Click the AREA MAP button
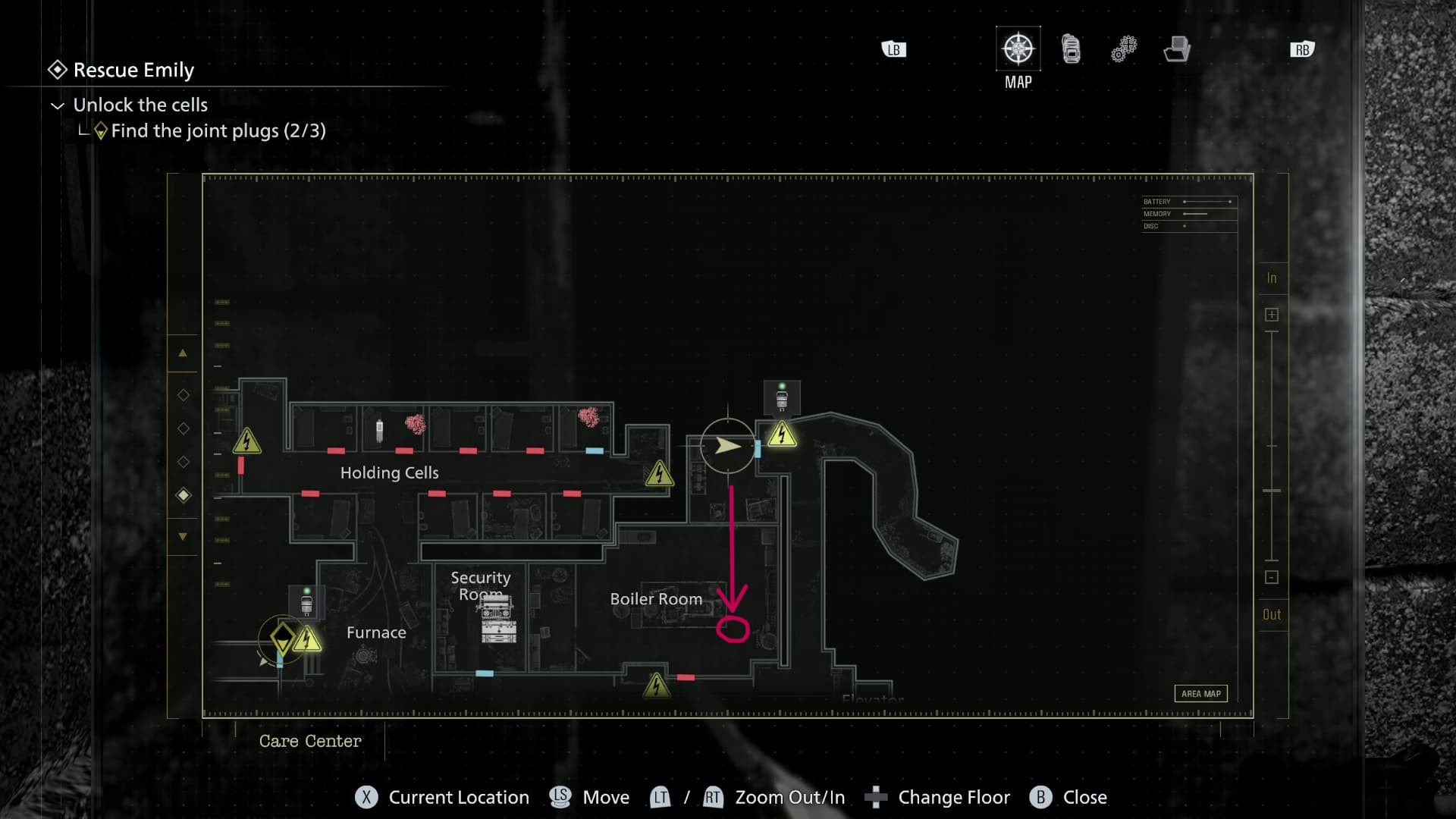Image resolution: width=1456 pixels, height=819 pixels. point(1200,694)
